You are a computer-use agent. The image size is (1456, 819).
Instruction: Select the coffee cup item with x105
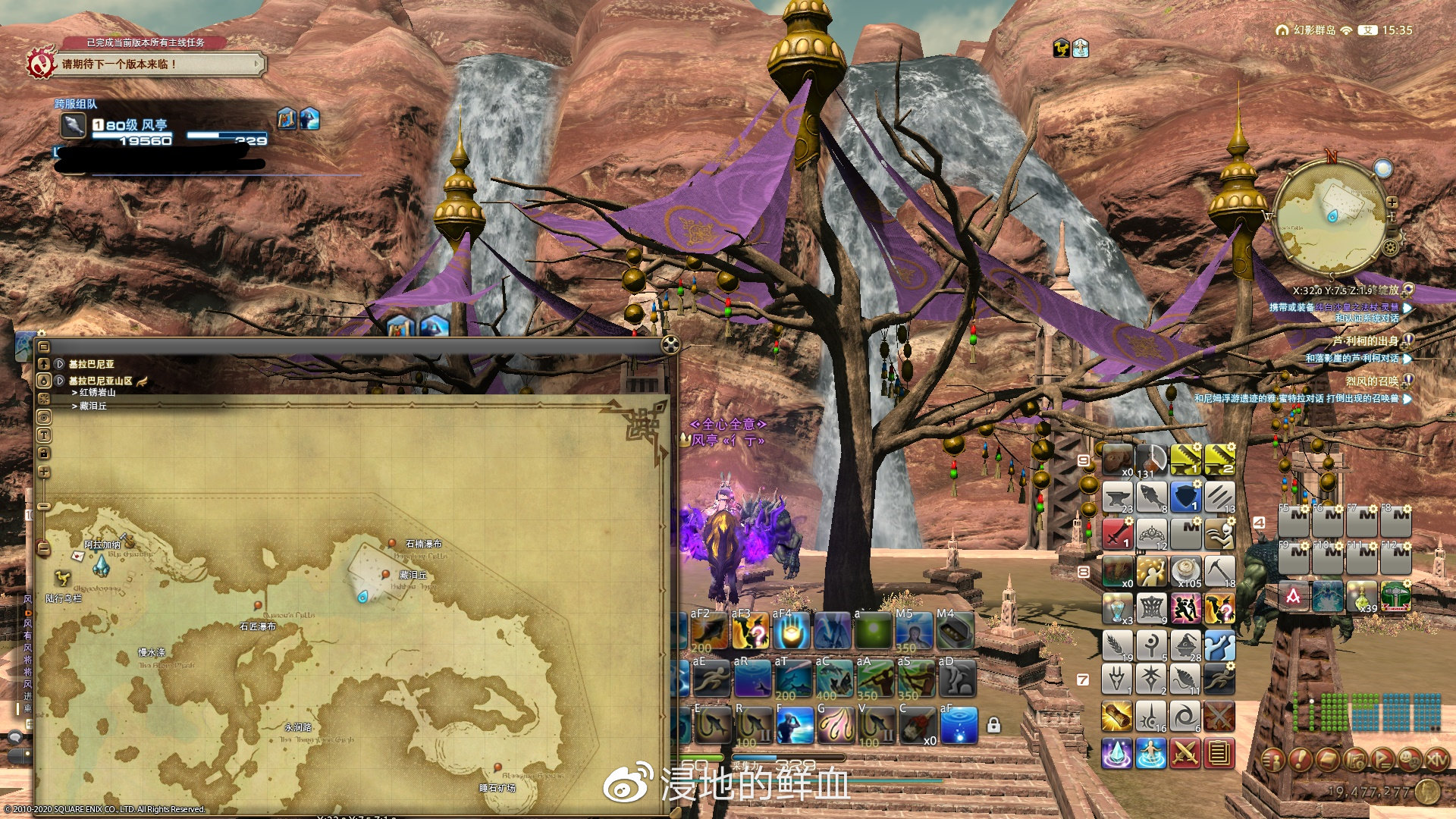1185,572
